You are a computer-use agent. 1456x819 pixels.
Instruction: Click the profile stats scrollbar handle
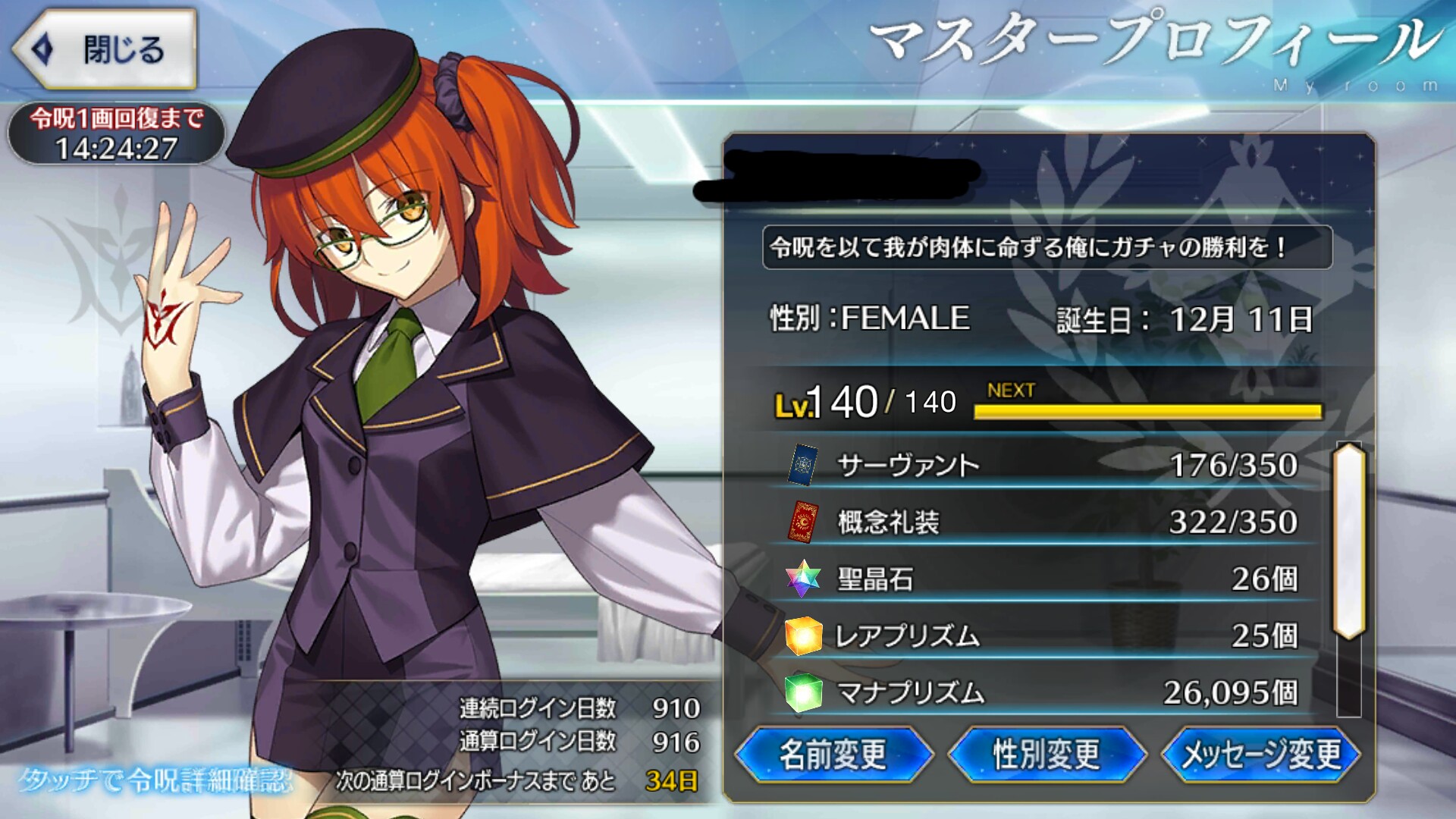1348,540
